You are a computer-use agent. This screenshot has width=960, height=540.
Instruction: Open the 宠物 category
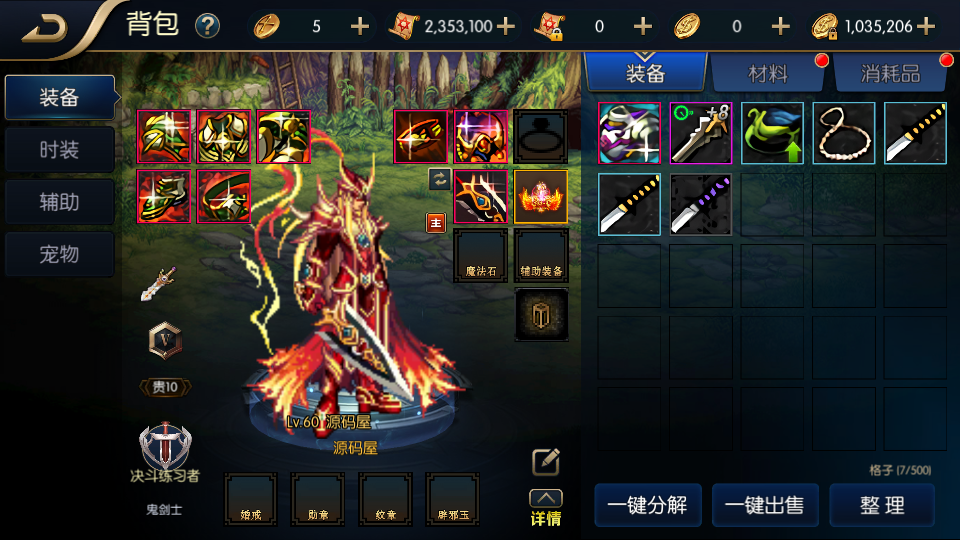point(59,254)
